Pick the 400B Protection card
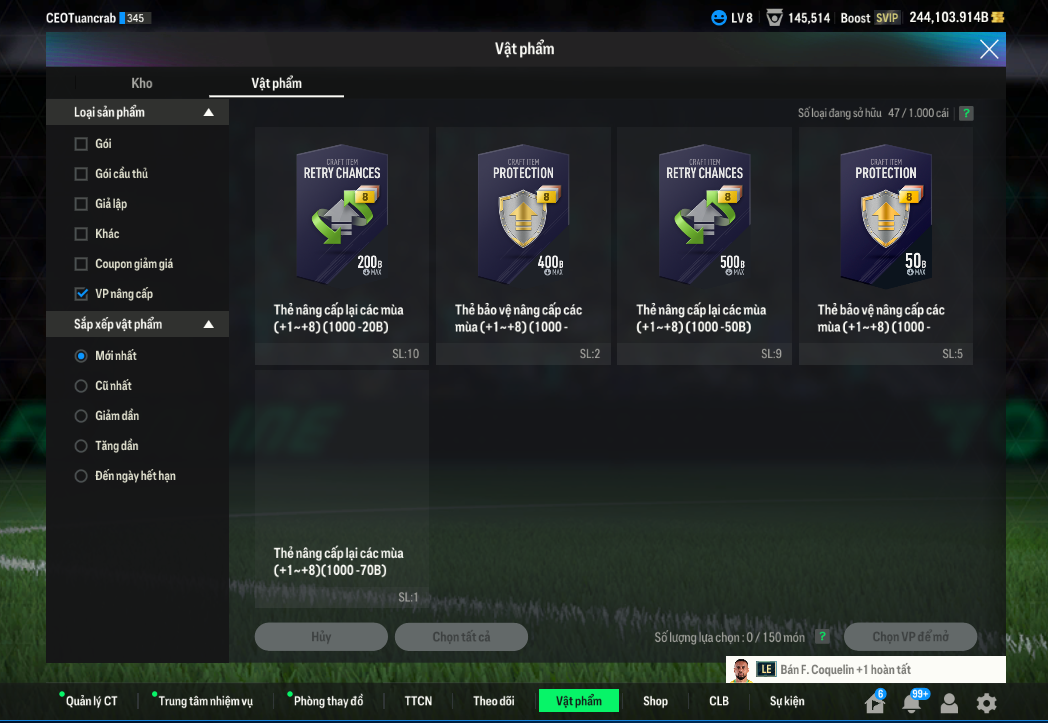 point(523,220)
